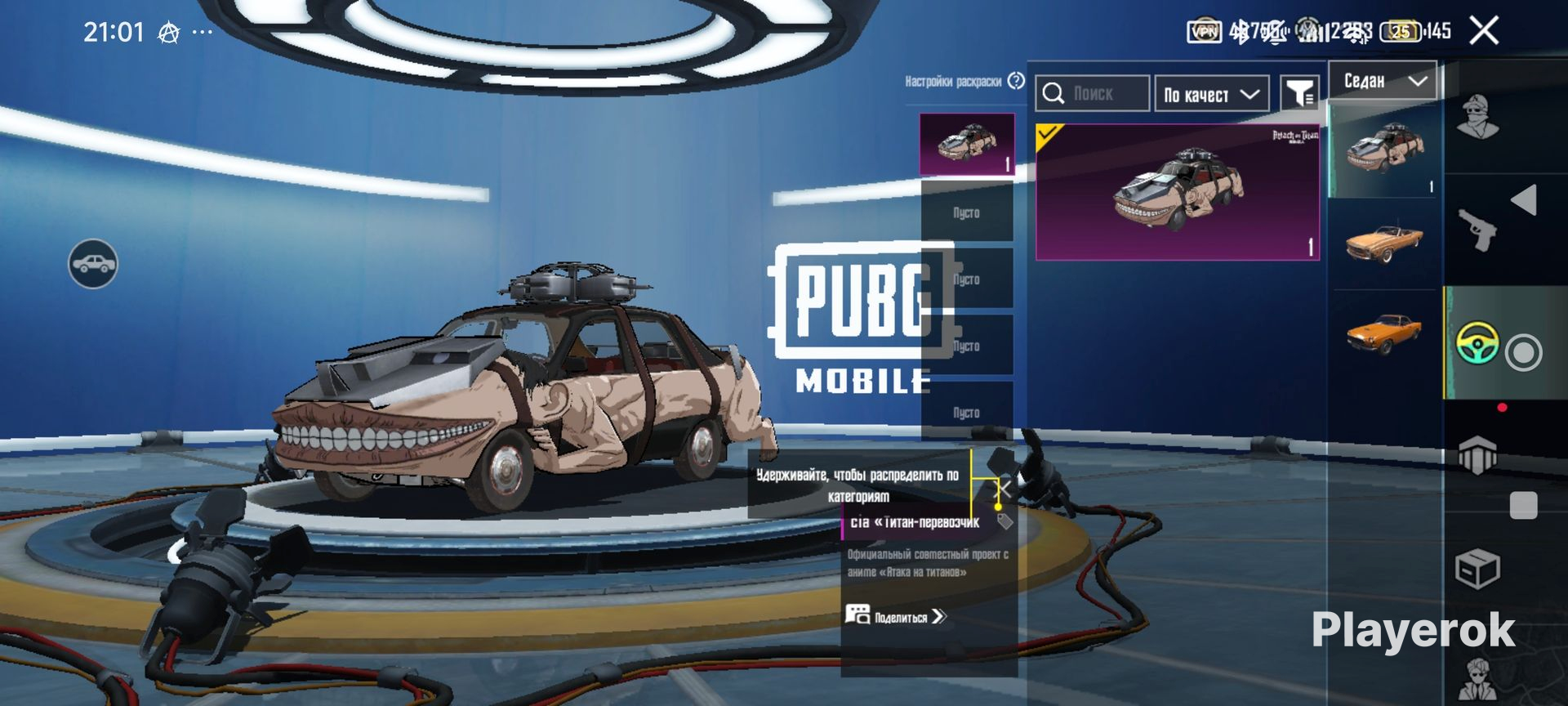Click the Поиск search field
Screen dimensions: 1568x706
1093,94
